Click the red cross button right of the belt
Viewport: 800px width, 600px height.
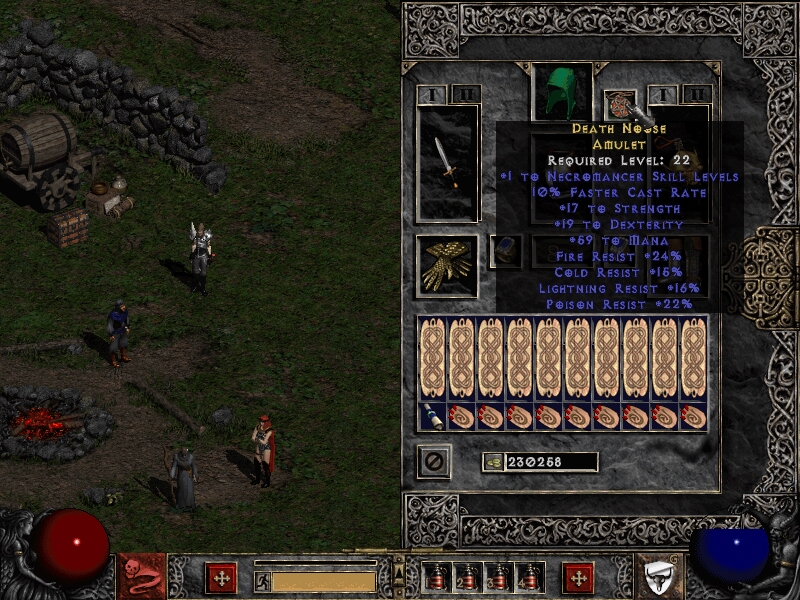click(x=577, y=577)
